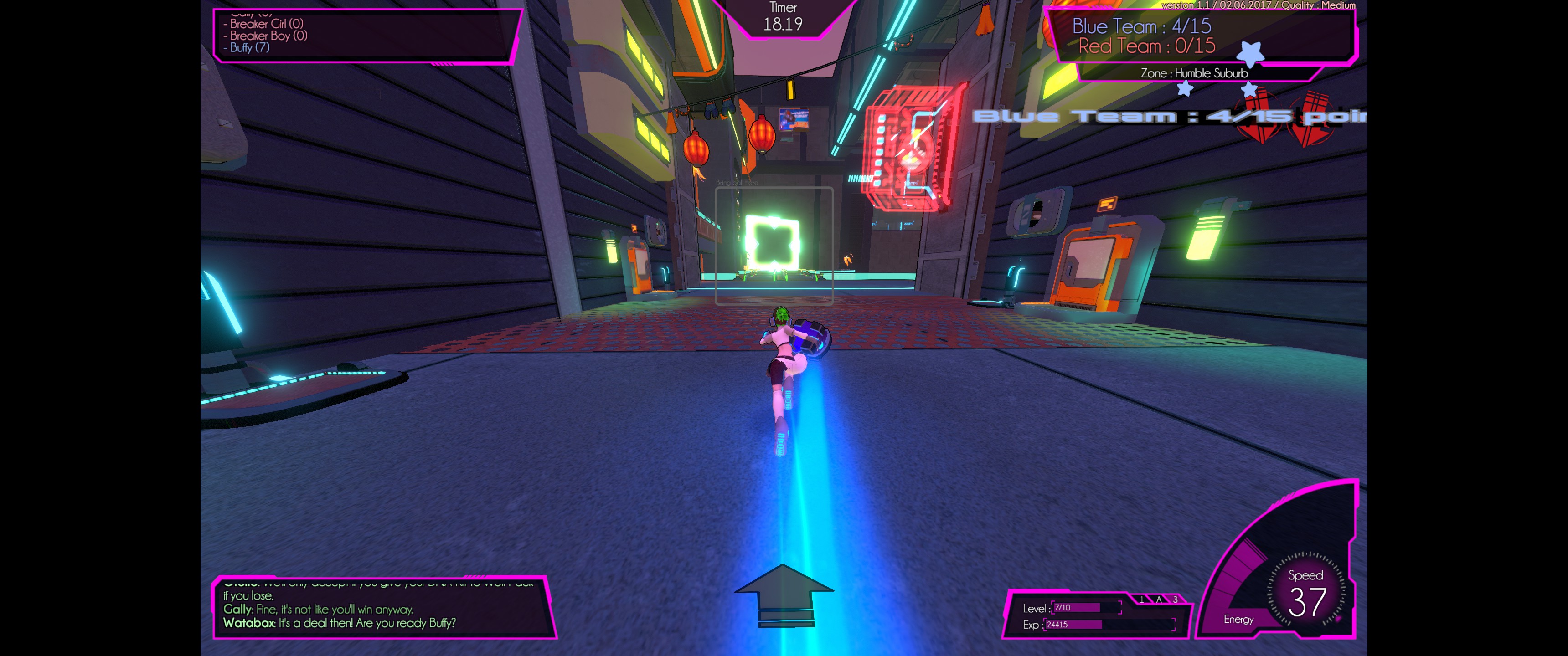Click the 'Bring ball here' goal marker
Viewport: 1568px width, 656px height.
(x=774, y=245)
